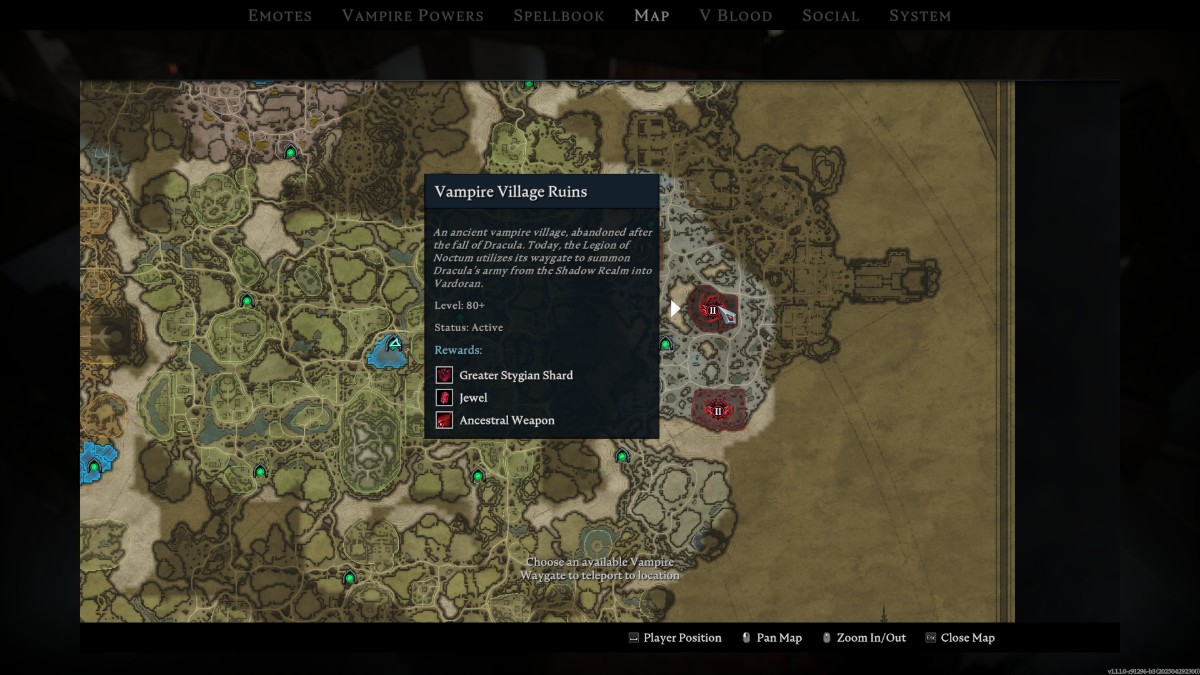Open the Social tab
The image size is (1200, 675).
(830, 16)
